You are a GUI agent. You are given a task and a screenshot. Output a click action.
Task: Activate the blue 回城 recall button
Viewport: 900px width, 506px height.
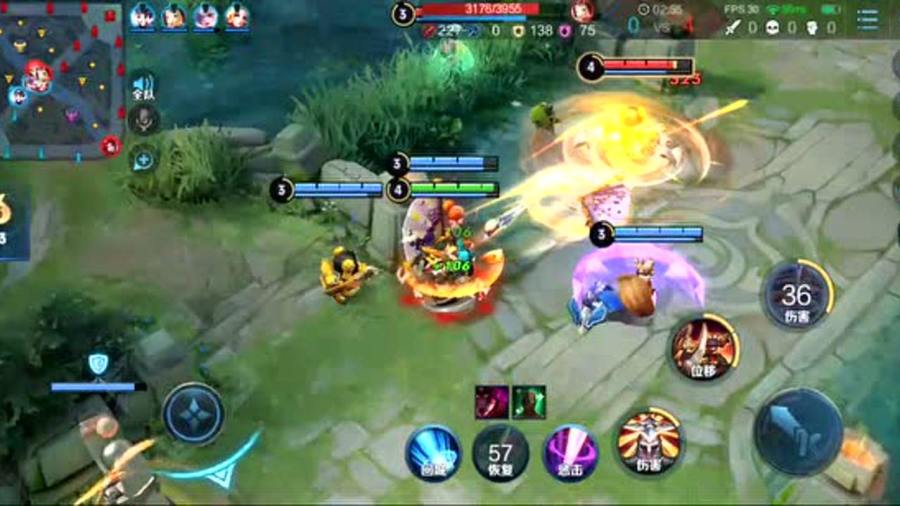(x=433, y=452)
